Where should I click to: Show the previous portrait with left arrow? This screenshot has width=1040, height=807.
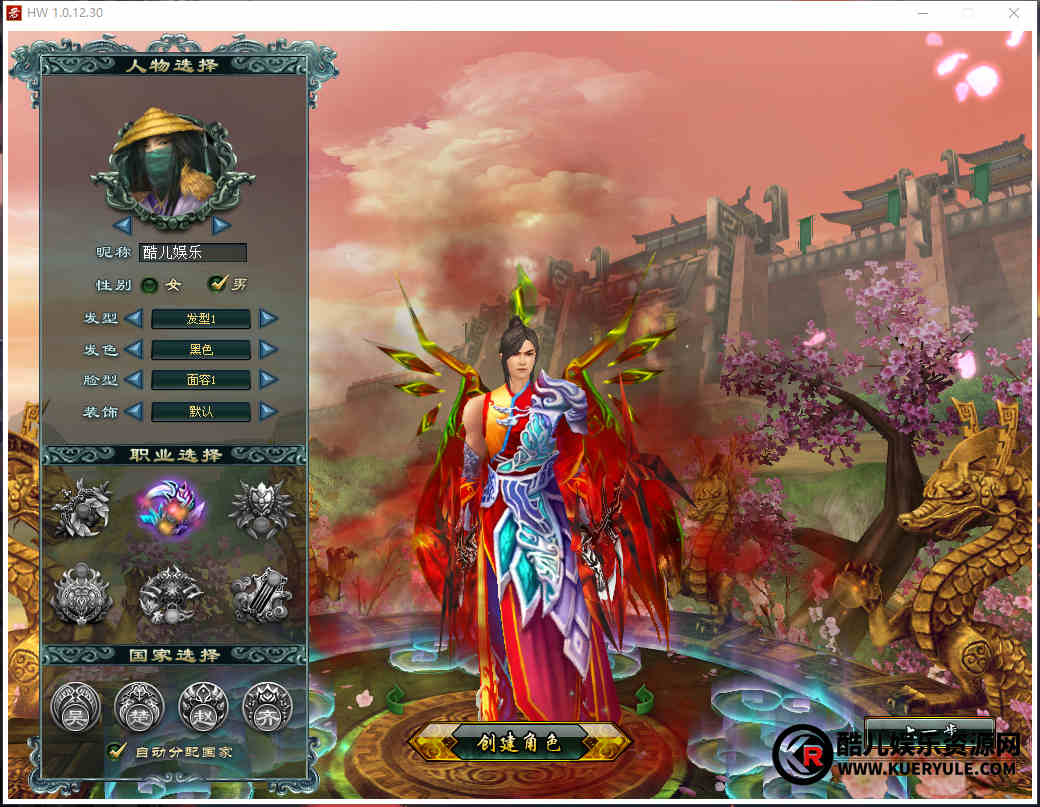pyautogui.click(x=122, y=224)
